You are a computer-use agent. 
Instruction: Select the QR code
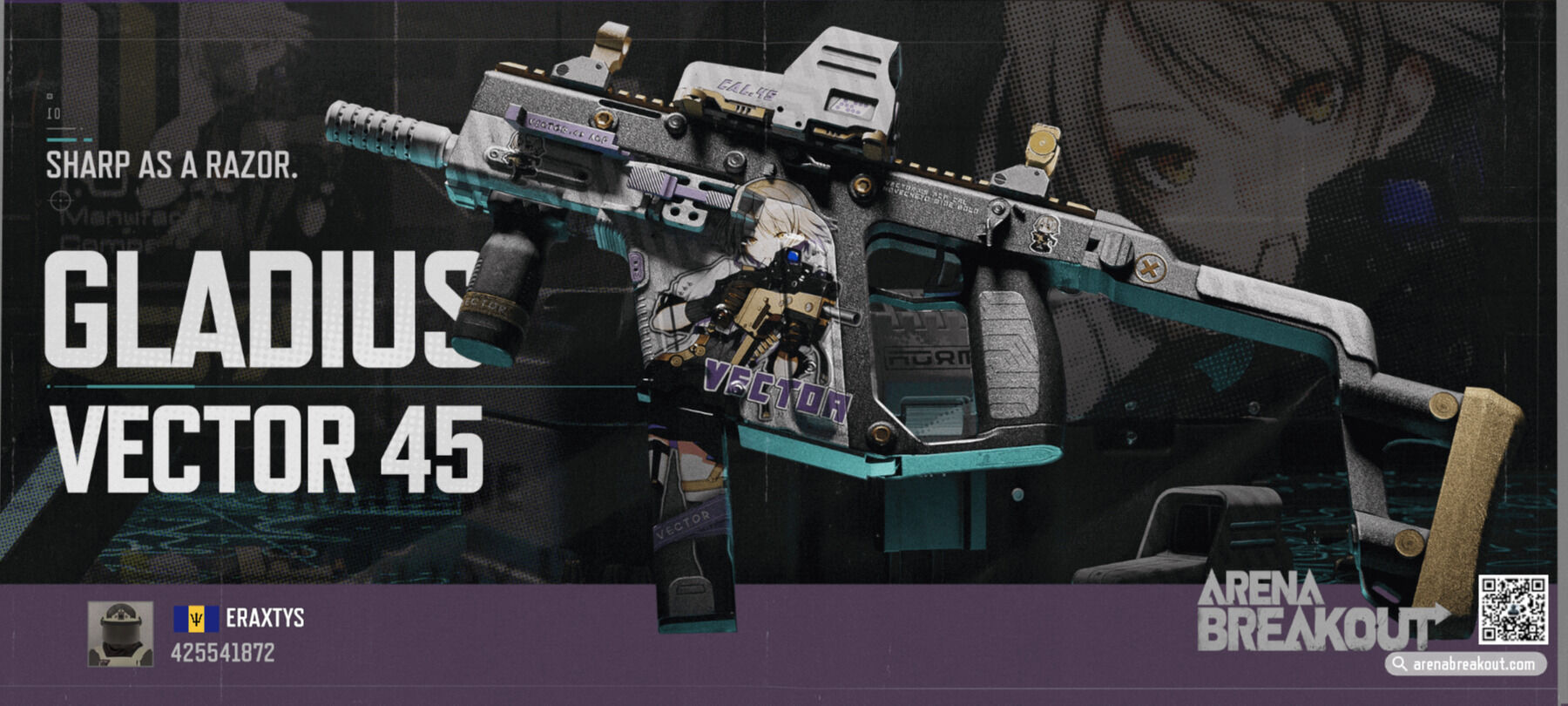(1512, 609)
